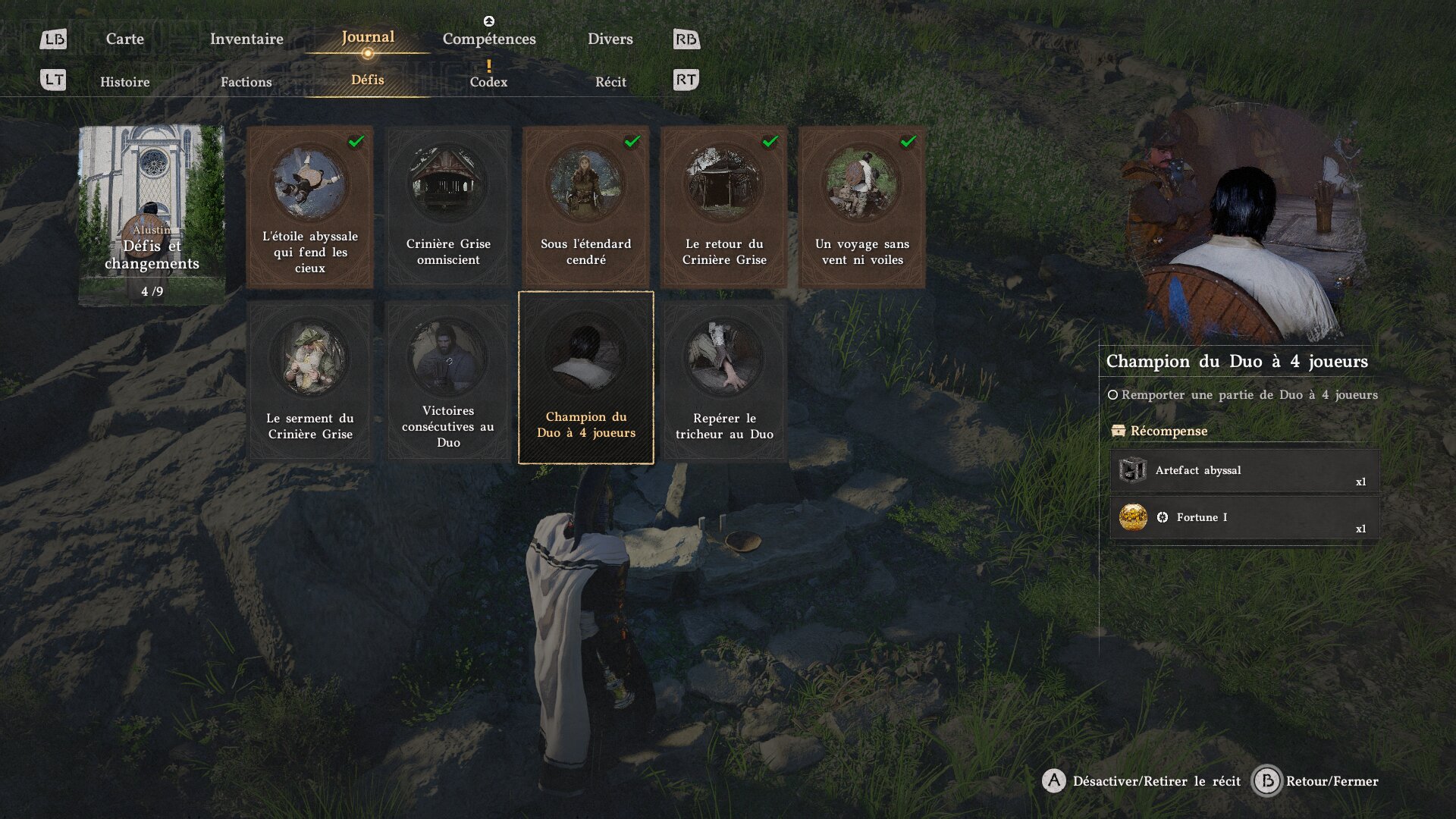
Task: Open the Compétences tab
Action: [x=489, y=39]
